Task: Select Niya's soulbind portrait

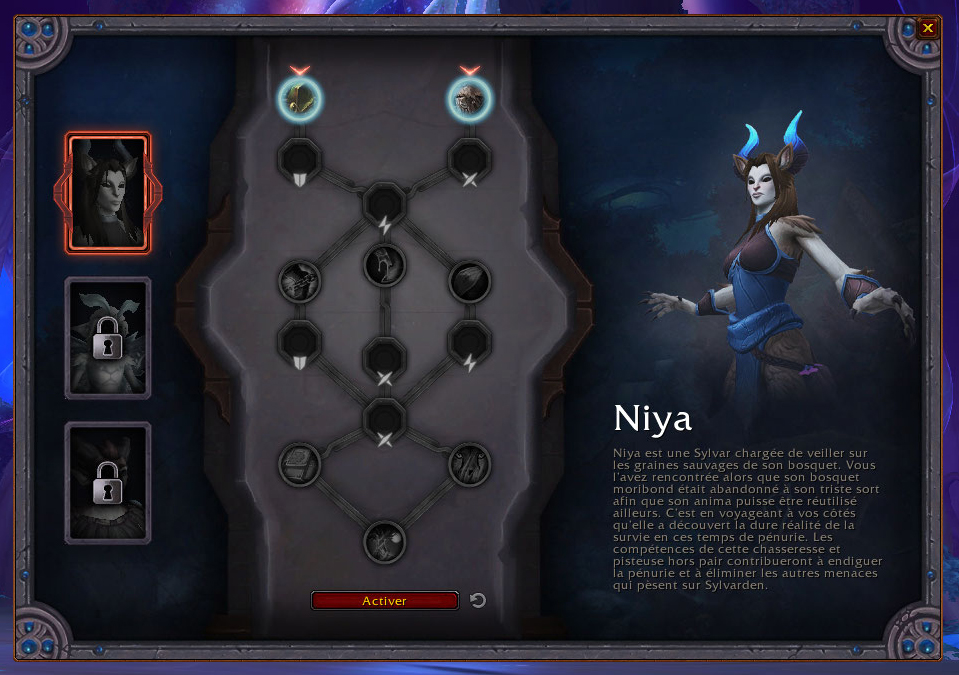Action: coord(108,193)
